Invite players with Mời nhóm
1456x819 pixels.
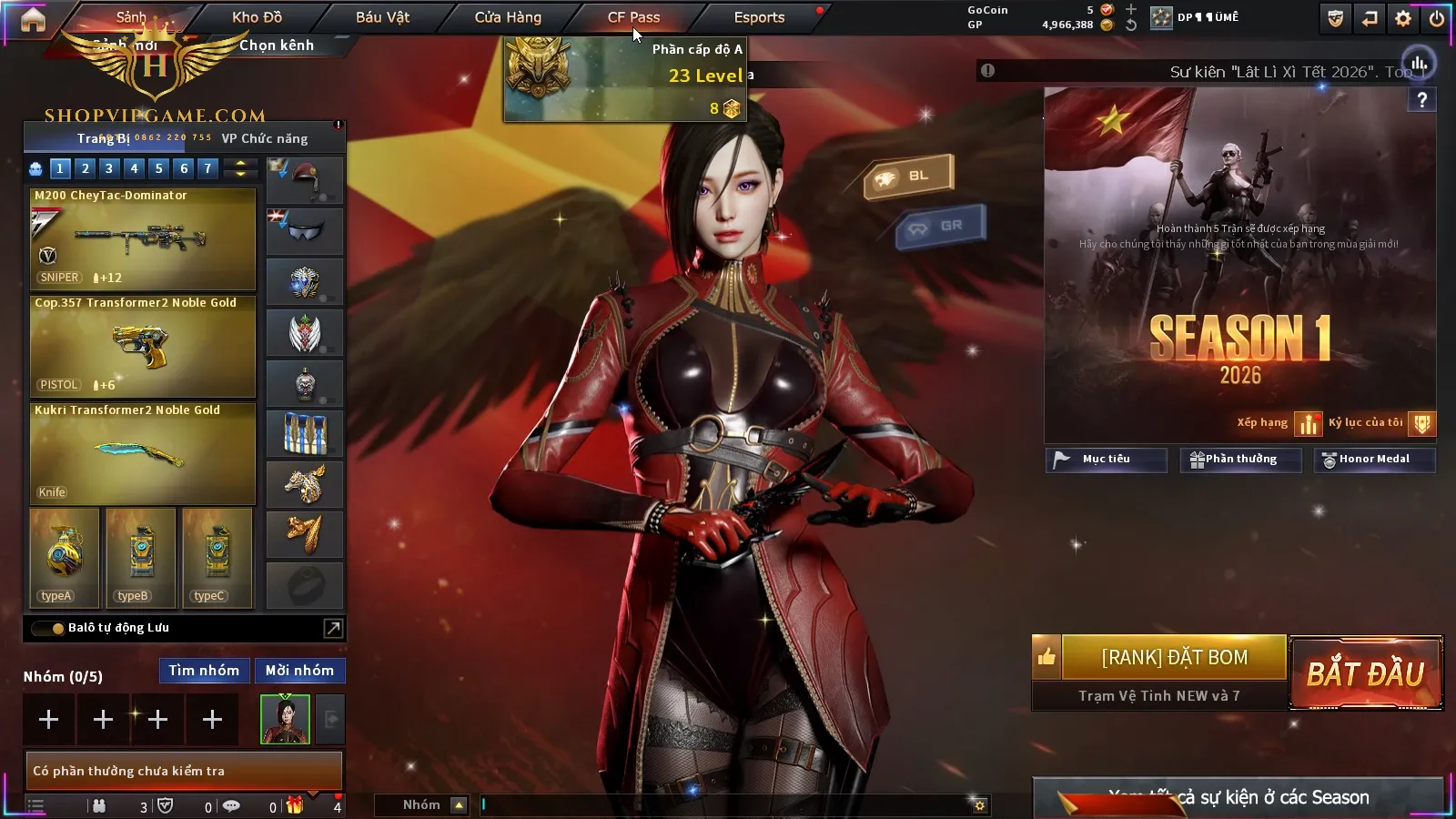299,671
